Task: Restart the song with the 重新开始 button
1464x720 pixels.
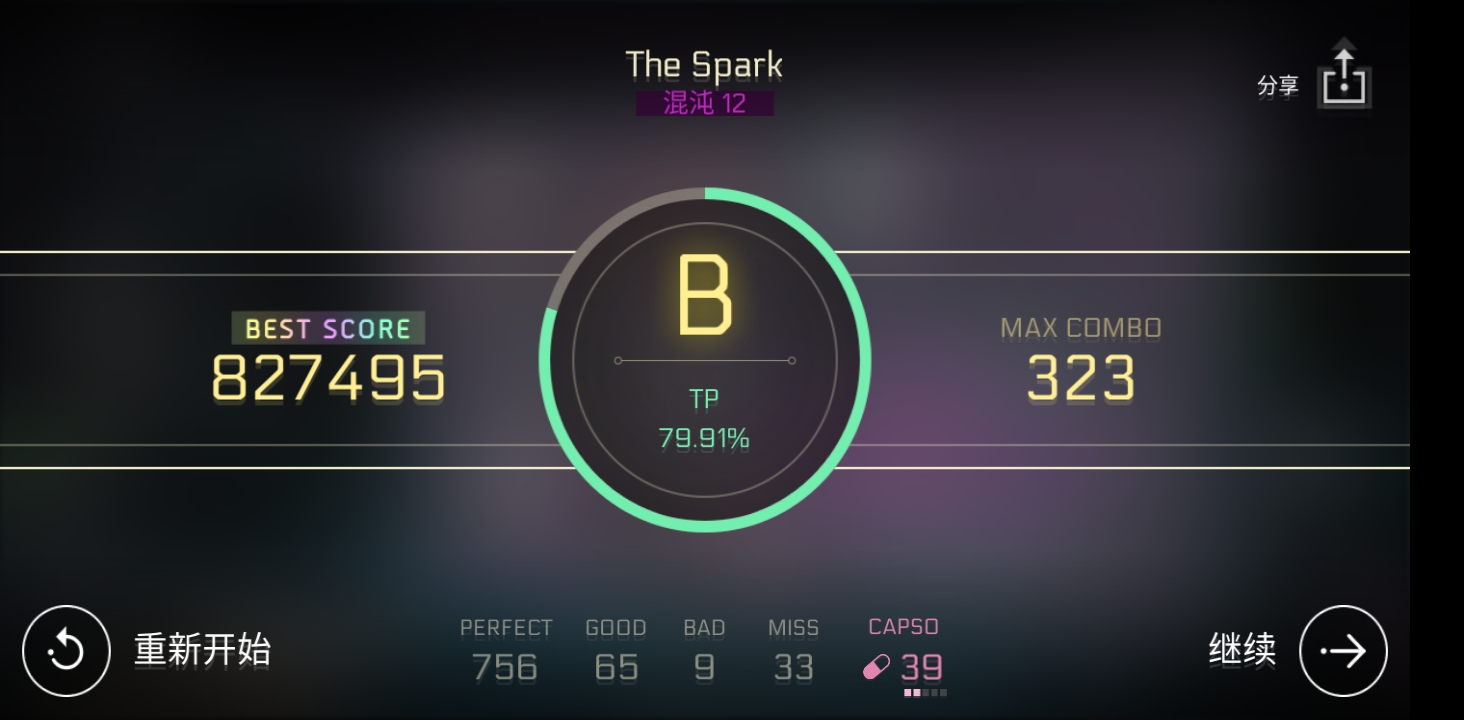Action: point(66,651)
